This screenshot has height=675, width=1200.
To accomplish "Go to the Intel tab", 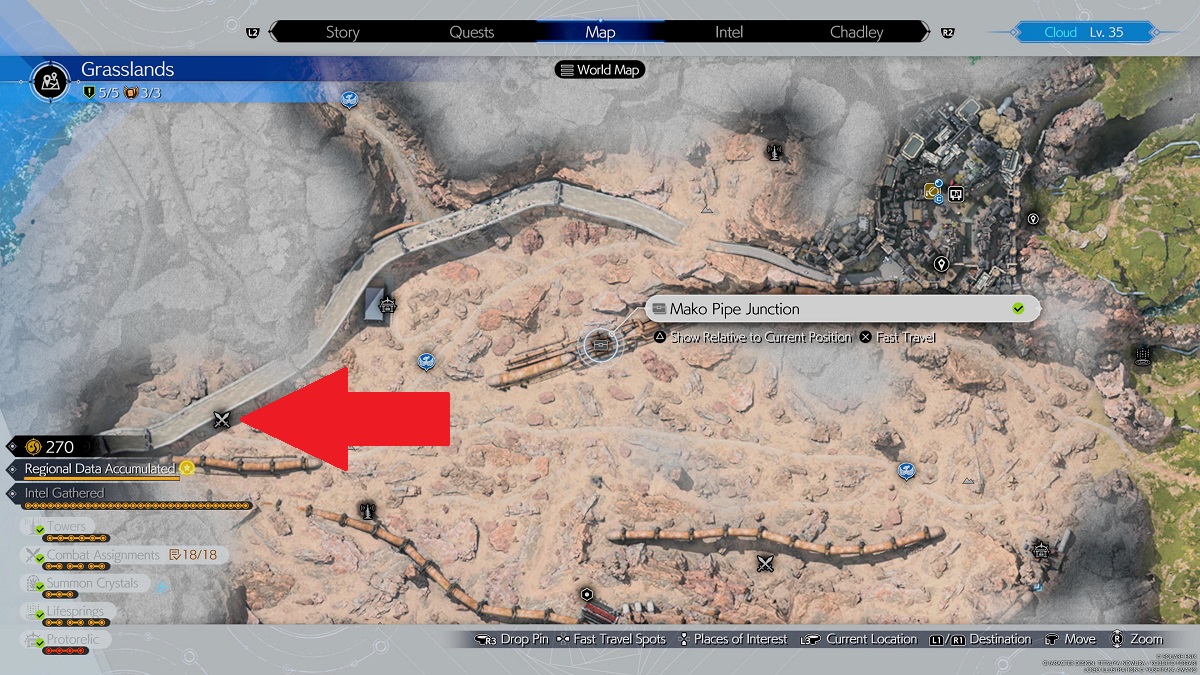I will click(729, 32).
